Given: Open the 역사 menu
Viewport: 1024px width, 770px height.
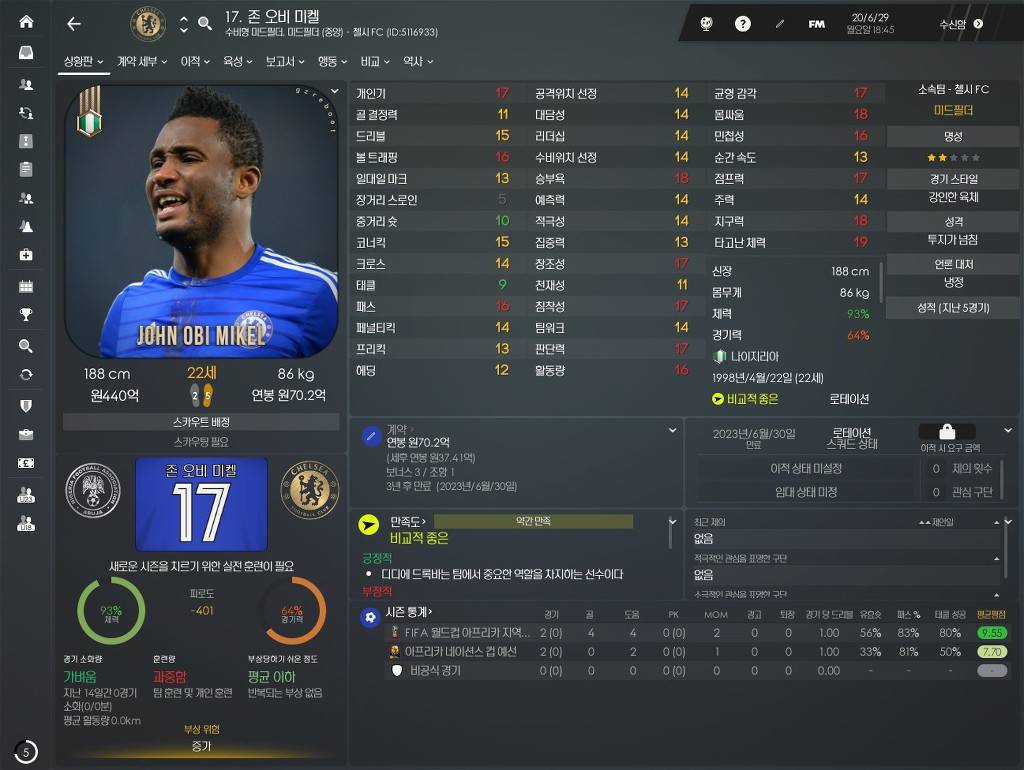Looking at the screenshot, I should tap(417, 62).
